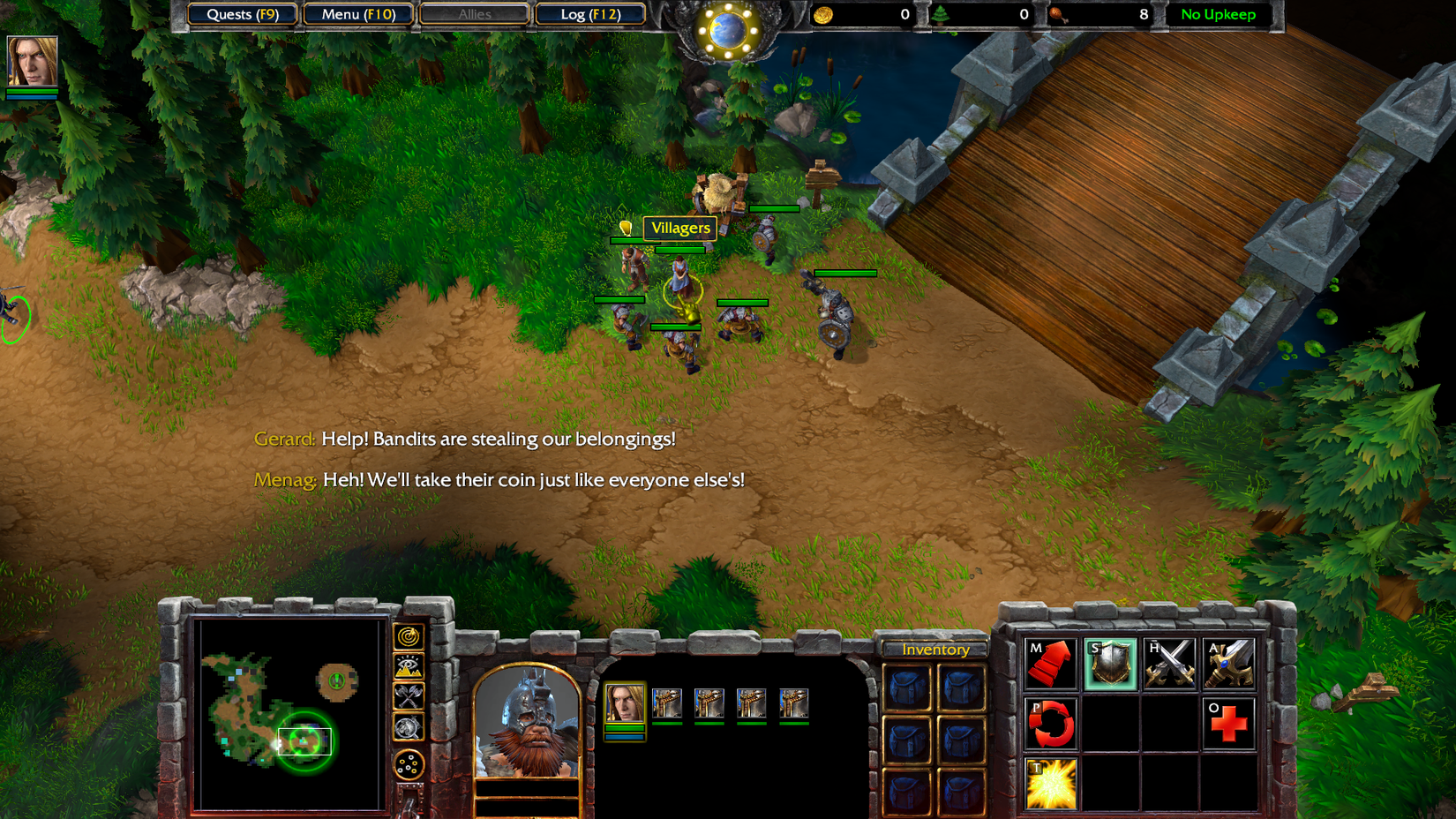The height and width of the screenshot is (819, 1456).
Task: Open the Quests panel (F9)
Action: click(x=241, y=14)
